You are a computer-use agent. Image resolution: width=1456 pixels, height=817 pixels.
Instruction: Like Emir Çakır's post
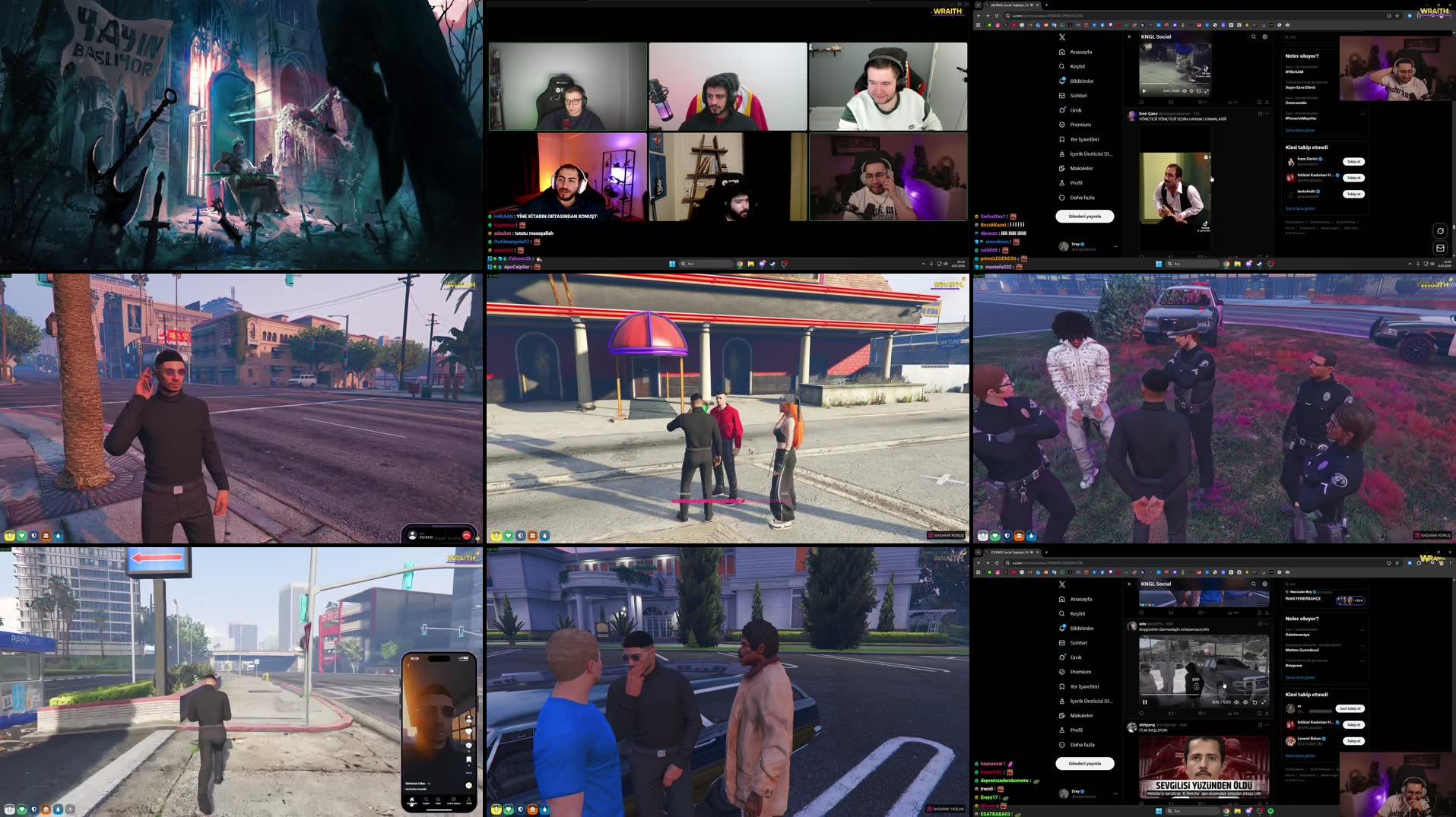tap(1199, 255)
